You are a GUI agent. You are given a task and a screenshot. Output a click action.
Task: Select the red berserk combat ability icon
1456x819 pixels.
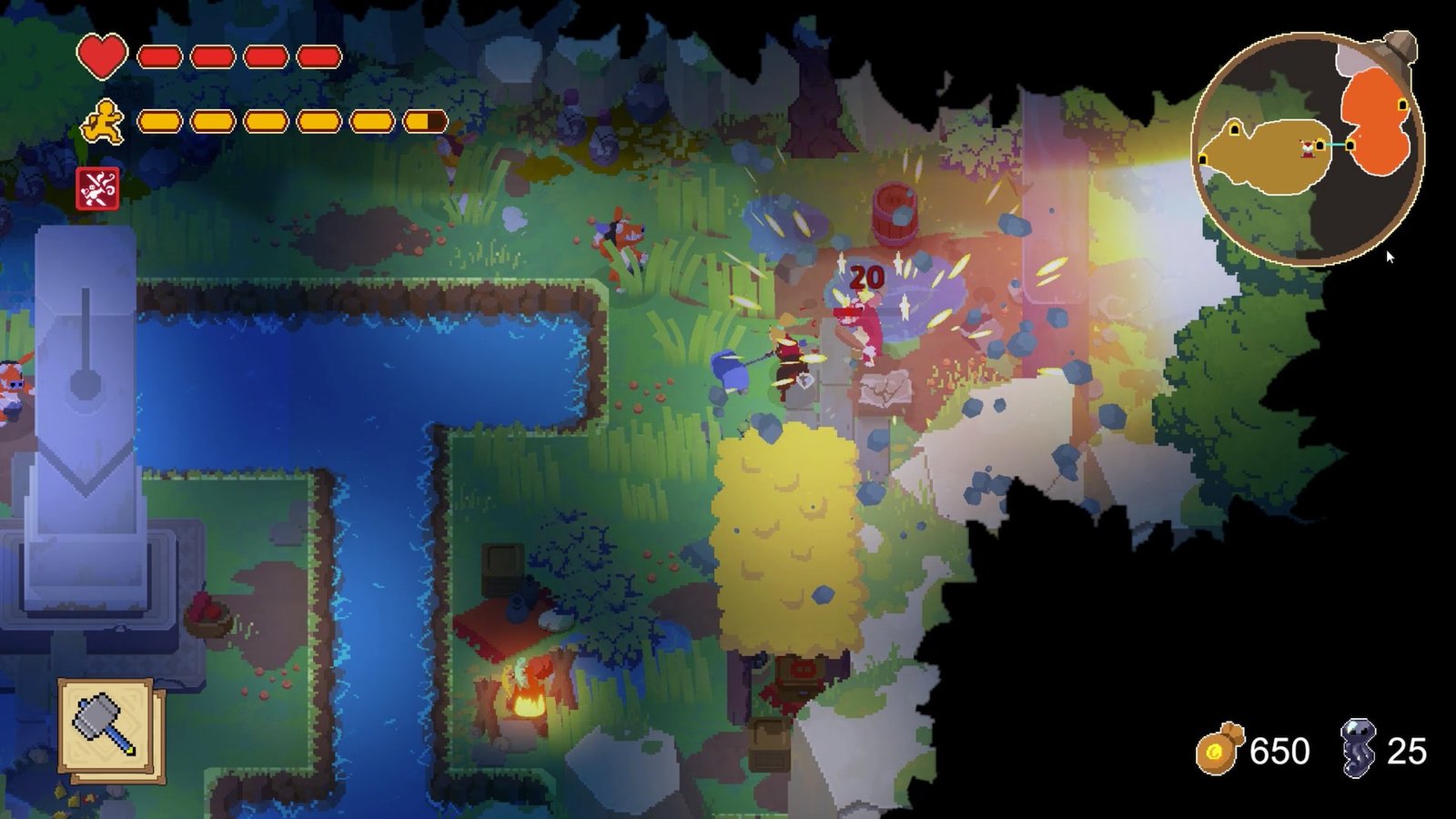100,187
